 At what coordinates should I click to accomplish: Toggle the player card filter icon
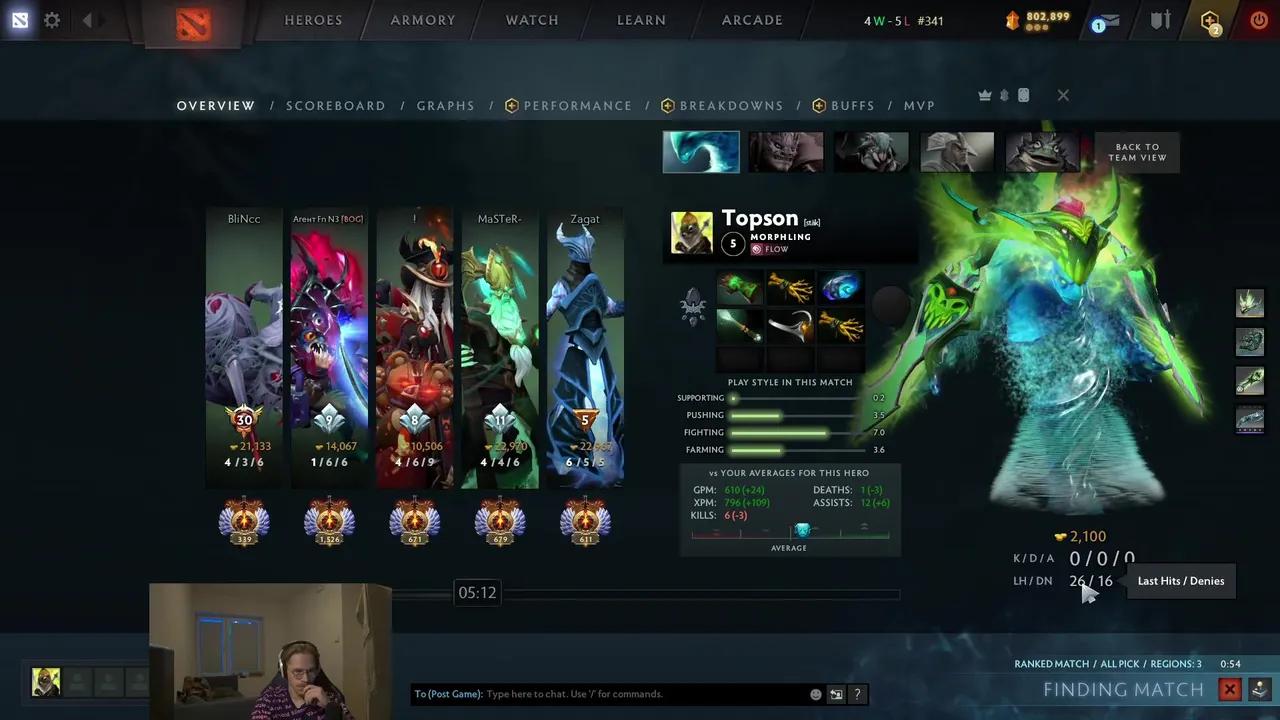click(1023, 95)
